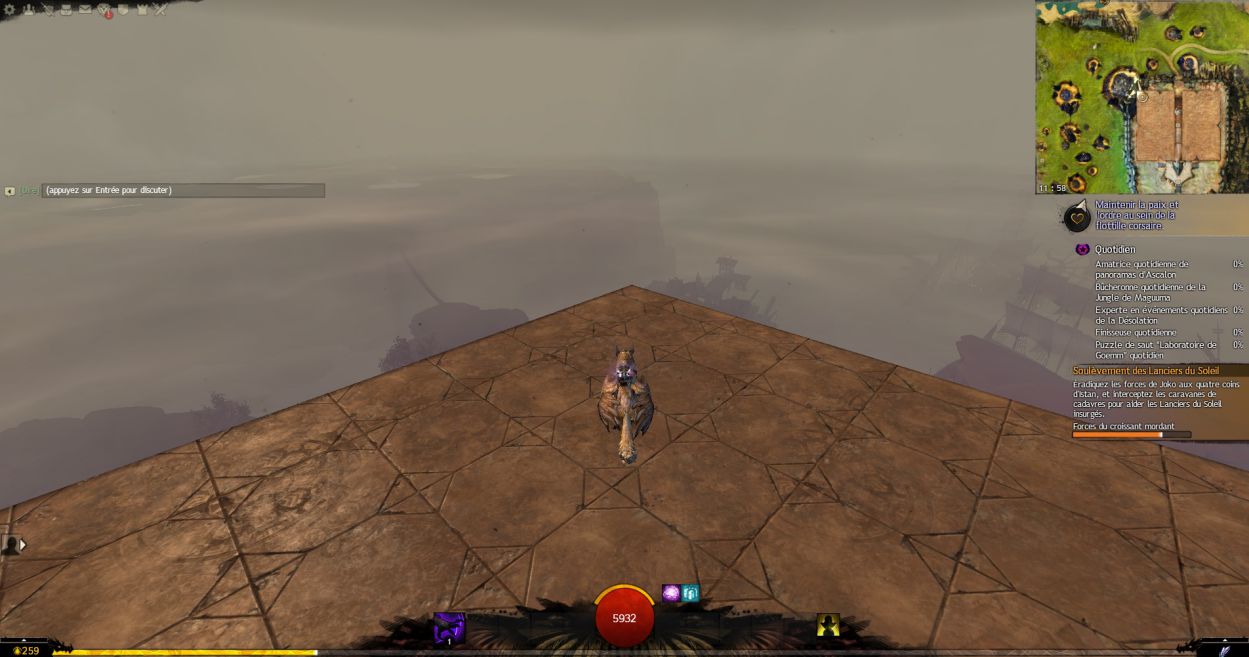
Task: Open the inventory bag icon
Action: coord(66,10)
